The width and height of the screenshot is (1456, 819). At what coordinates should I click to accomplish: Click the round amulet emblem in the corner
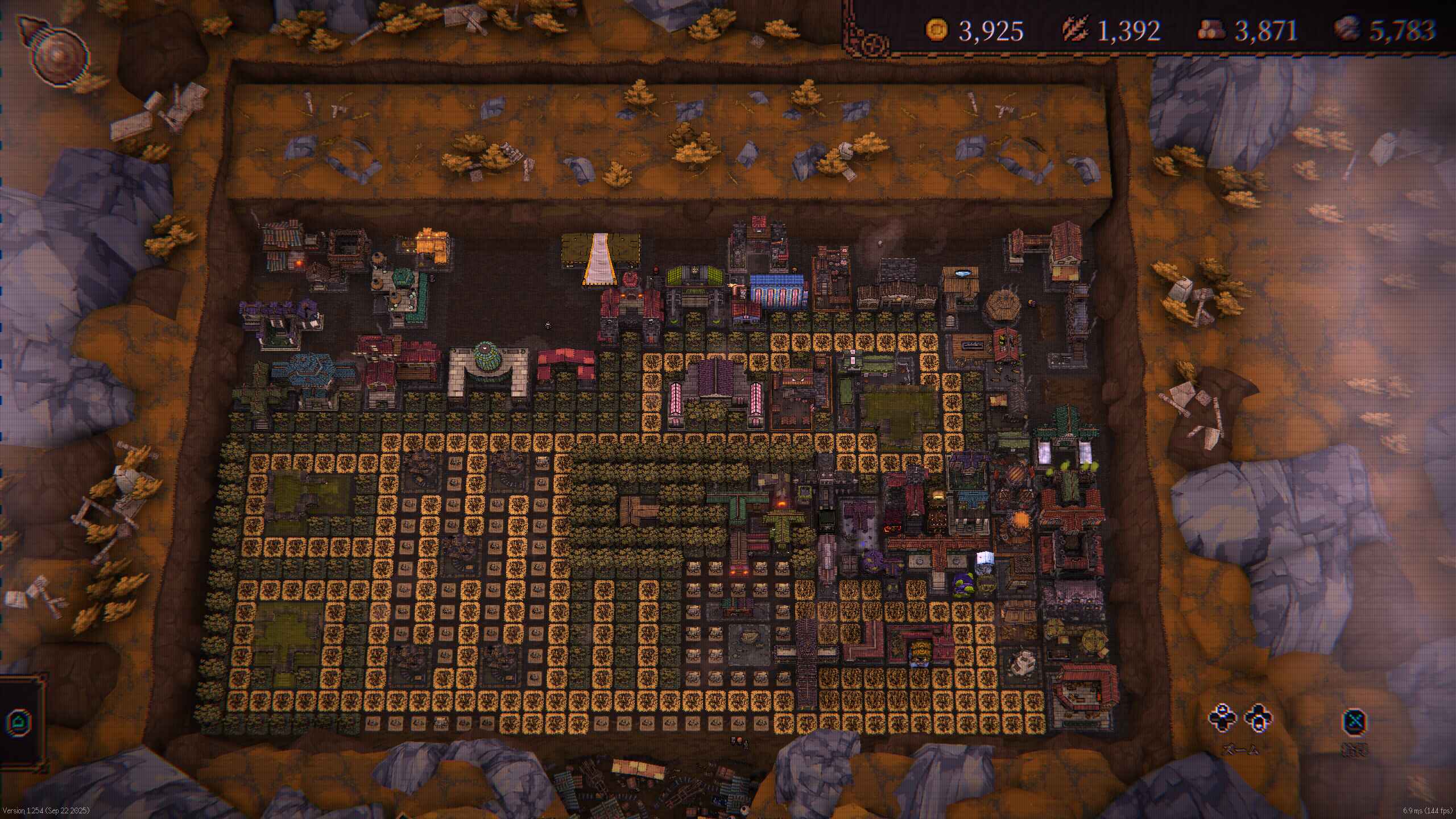point(56,54)
